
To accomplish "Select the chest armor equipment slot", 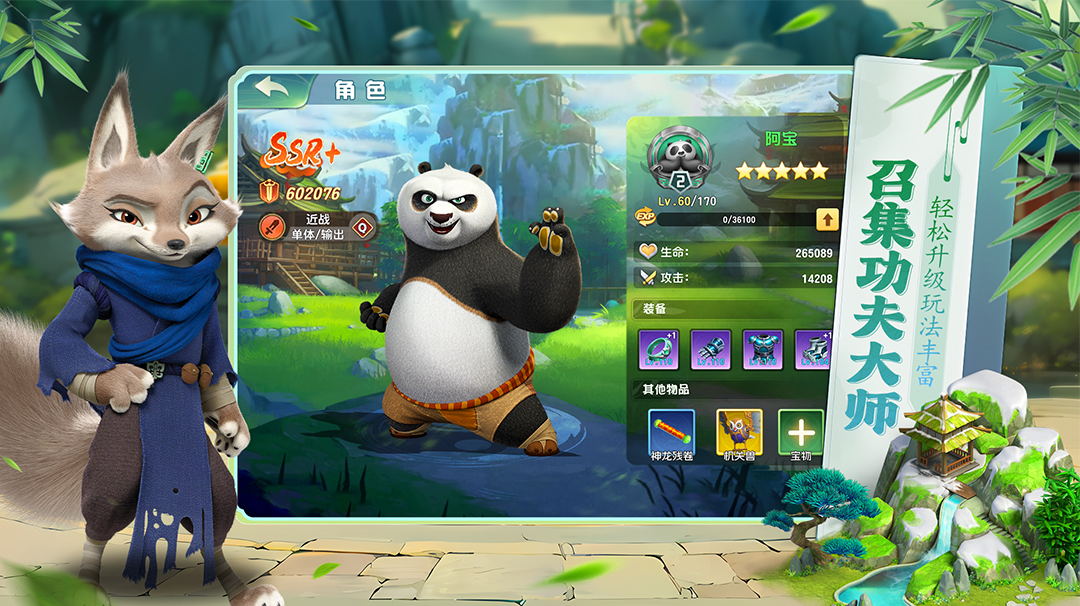I will [763, 350].
